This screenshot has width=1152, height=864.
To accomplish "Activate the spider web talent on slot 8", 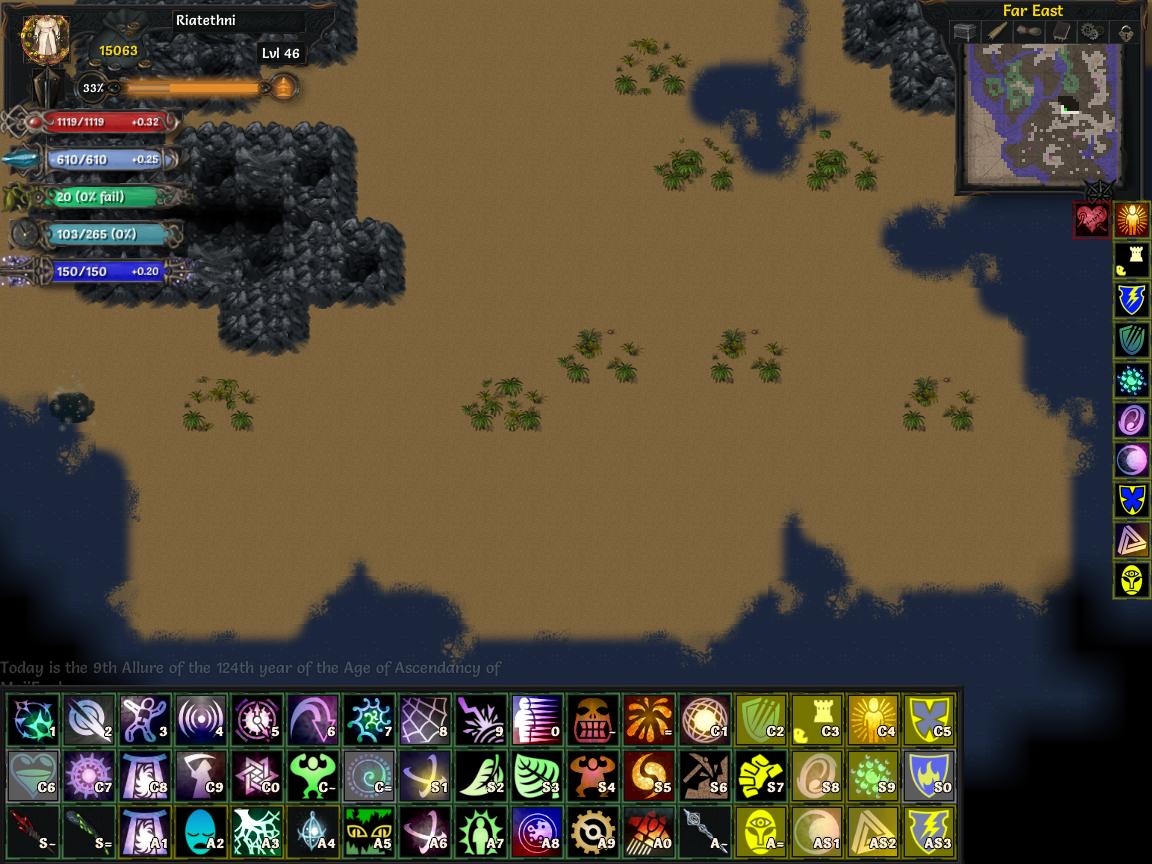I will click(425, 719).
